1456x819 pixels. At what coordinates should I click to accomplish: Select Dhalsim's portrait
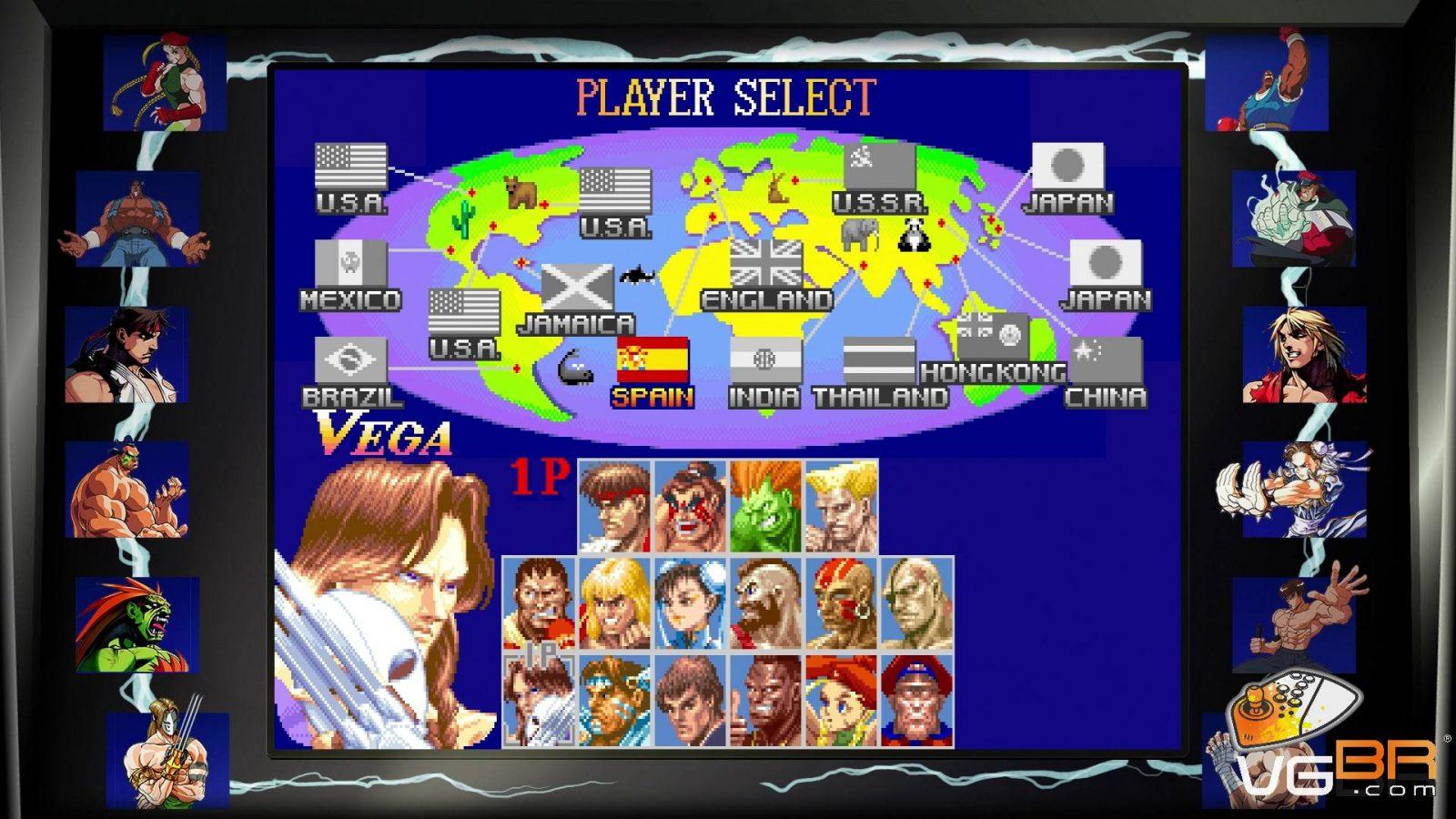coord(841,603)
